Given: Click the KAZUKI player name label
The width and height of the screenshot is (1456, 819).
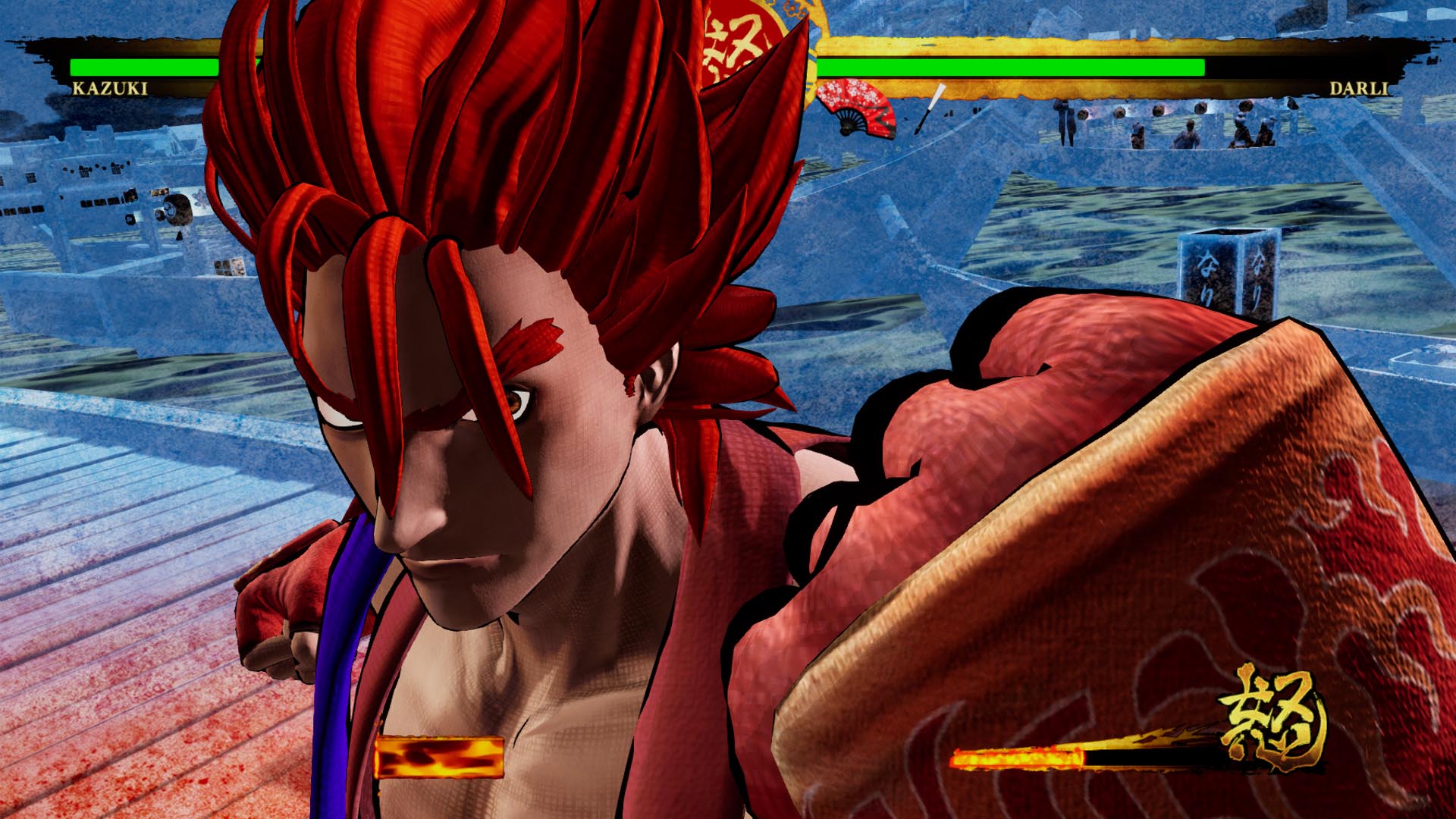Looking at the screenshot, I should (110, 89).
